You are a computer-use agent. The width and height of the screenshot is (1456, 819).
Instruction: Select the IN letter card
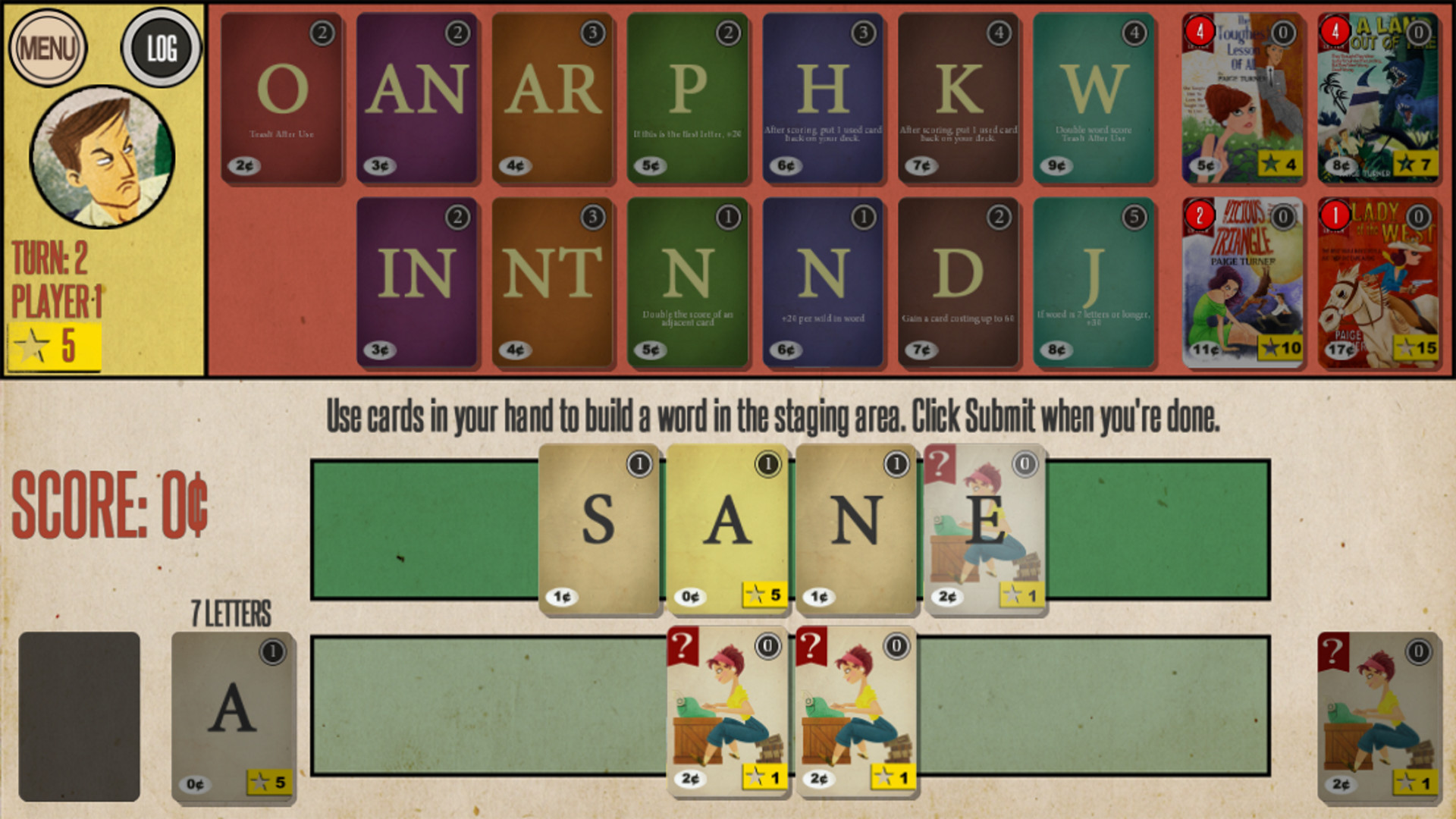[414, 281]
